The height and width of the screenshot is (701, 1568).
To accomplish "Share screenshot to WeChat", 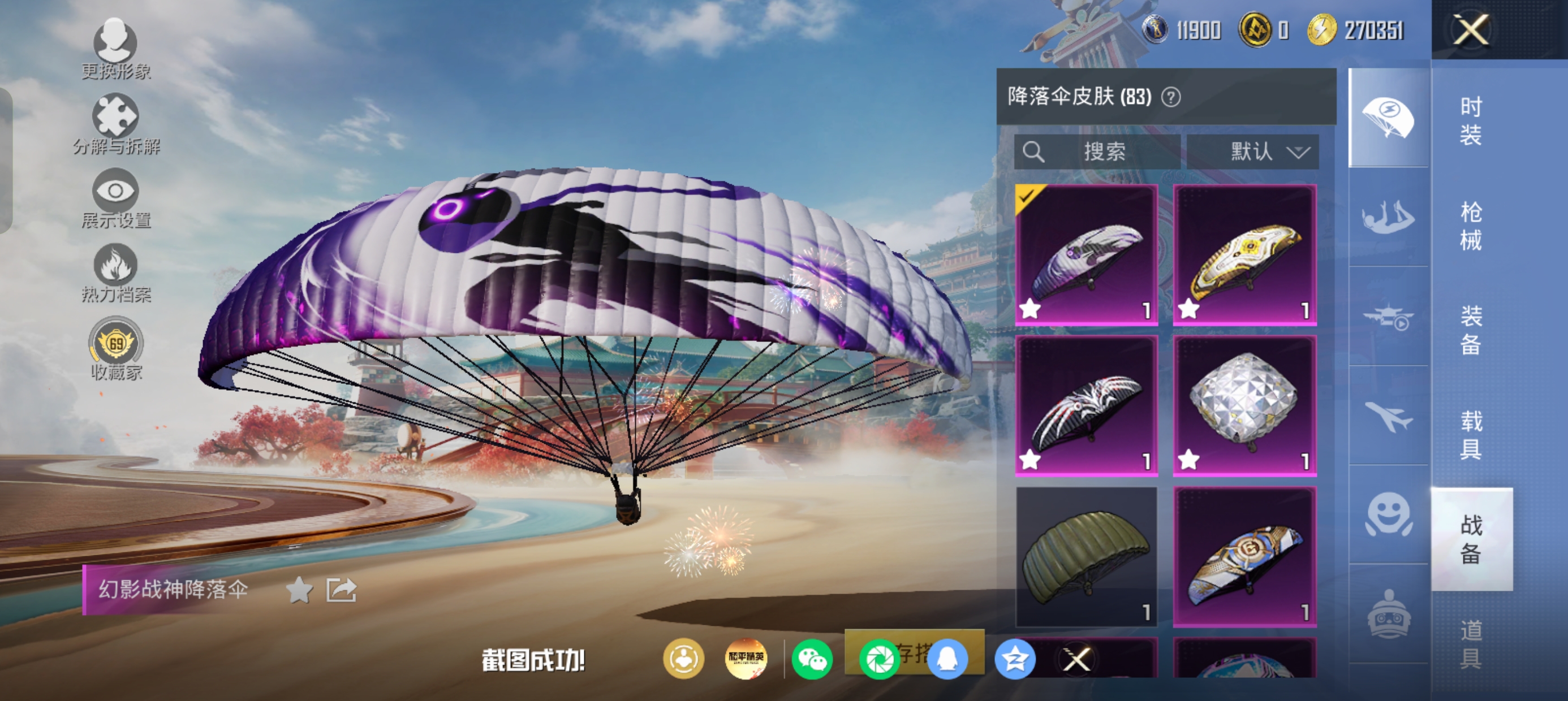I will point(812,659).
